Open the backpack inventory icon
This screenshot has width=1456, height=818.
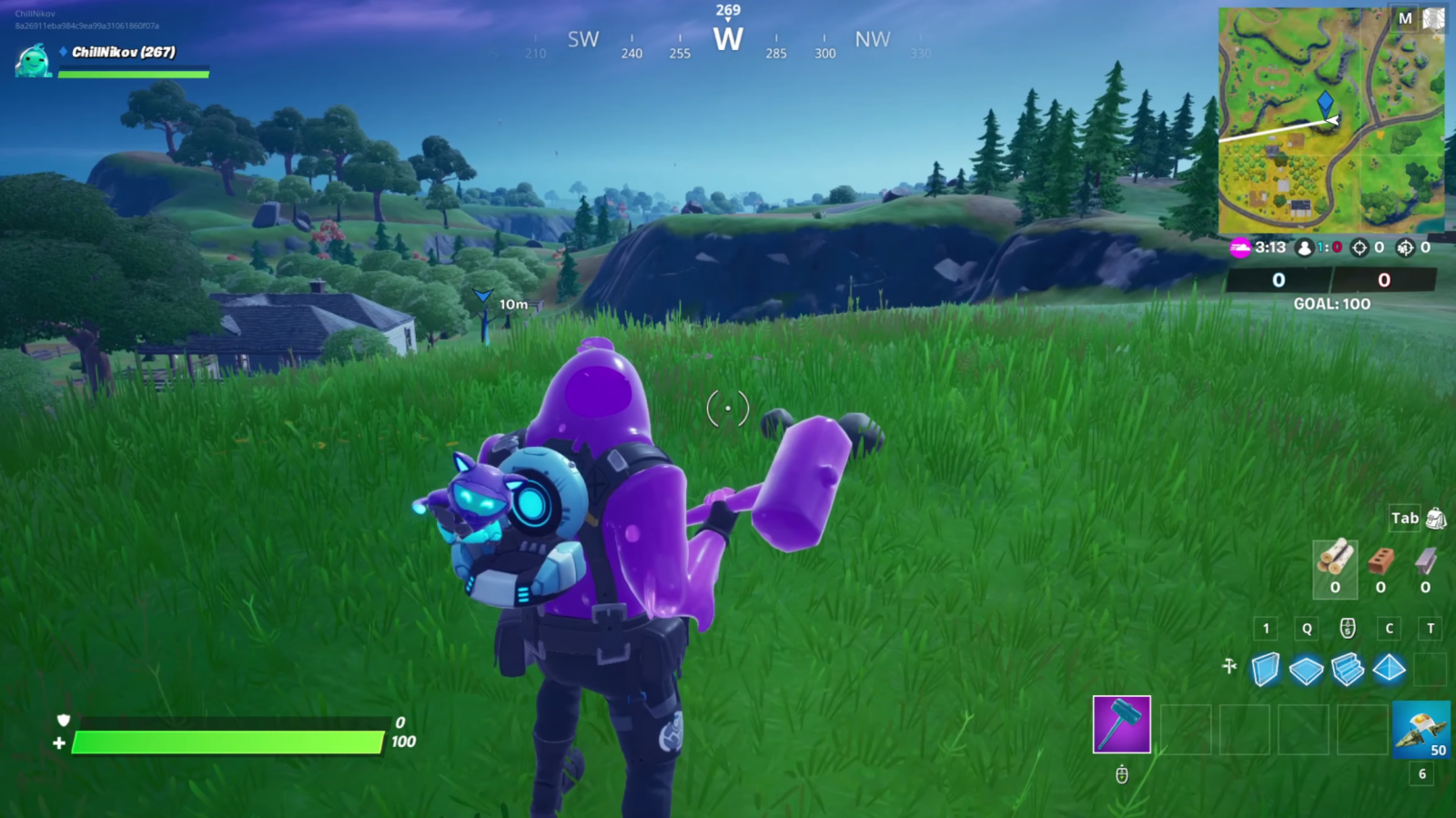(x=1435, y=518)
